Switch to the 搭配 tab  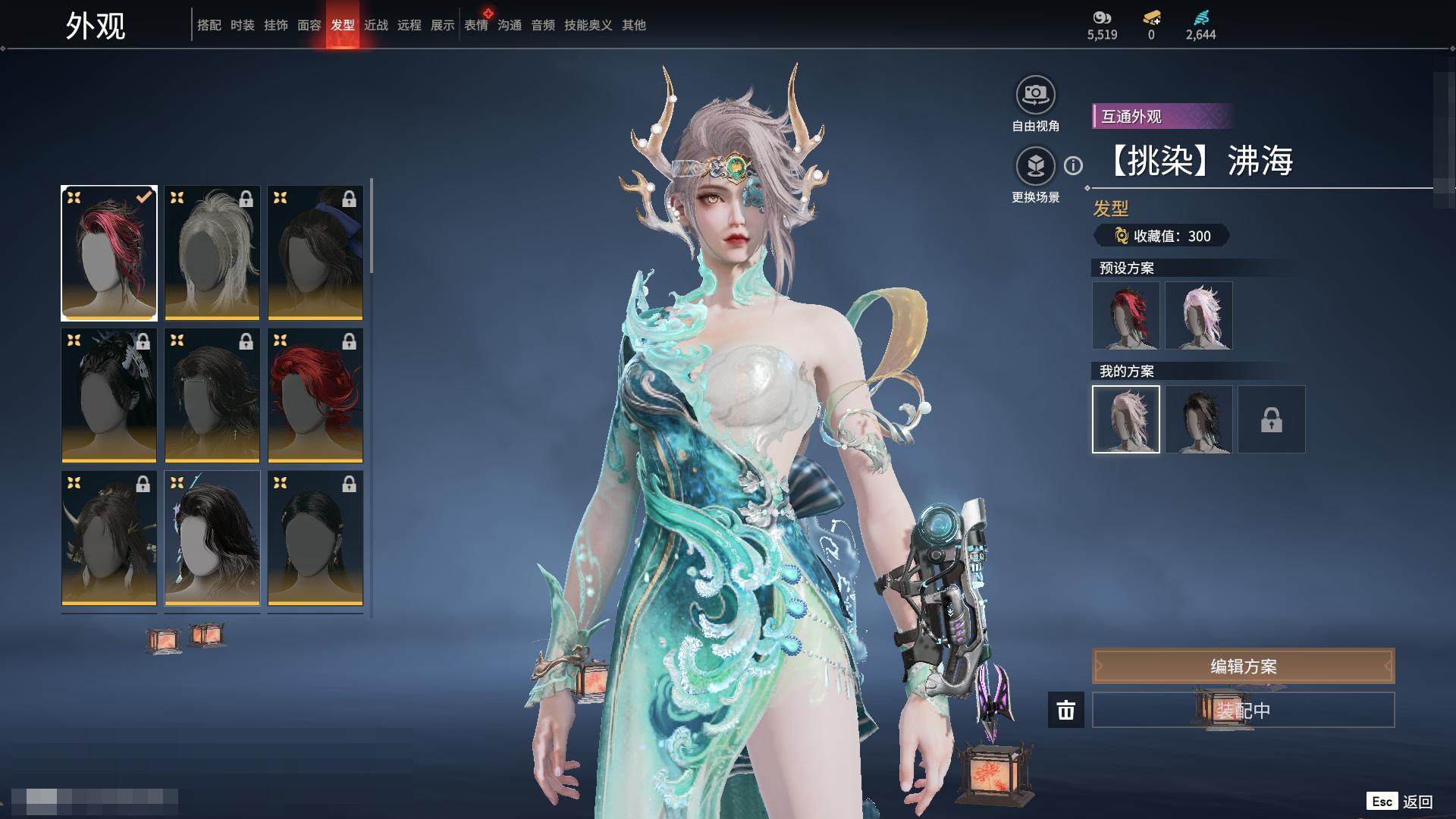tap(209, 25)
